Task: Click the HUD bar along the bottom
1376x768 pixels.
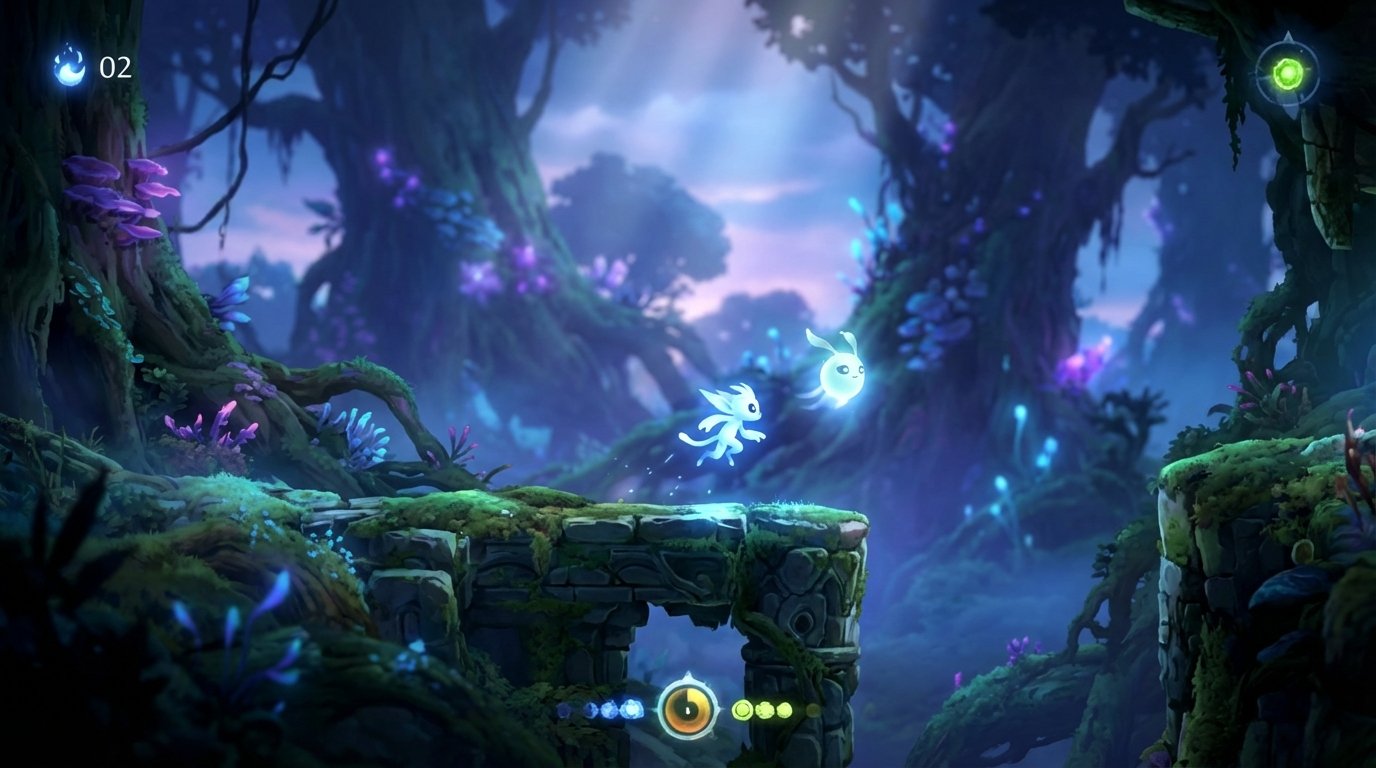Action: (x=687, y=710)
